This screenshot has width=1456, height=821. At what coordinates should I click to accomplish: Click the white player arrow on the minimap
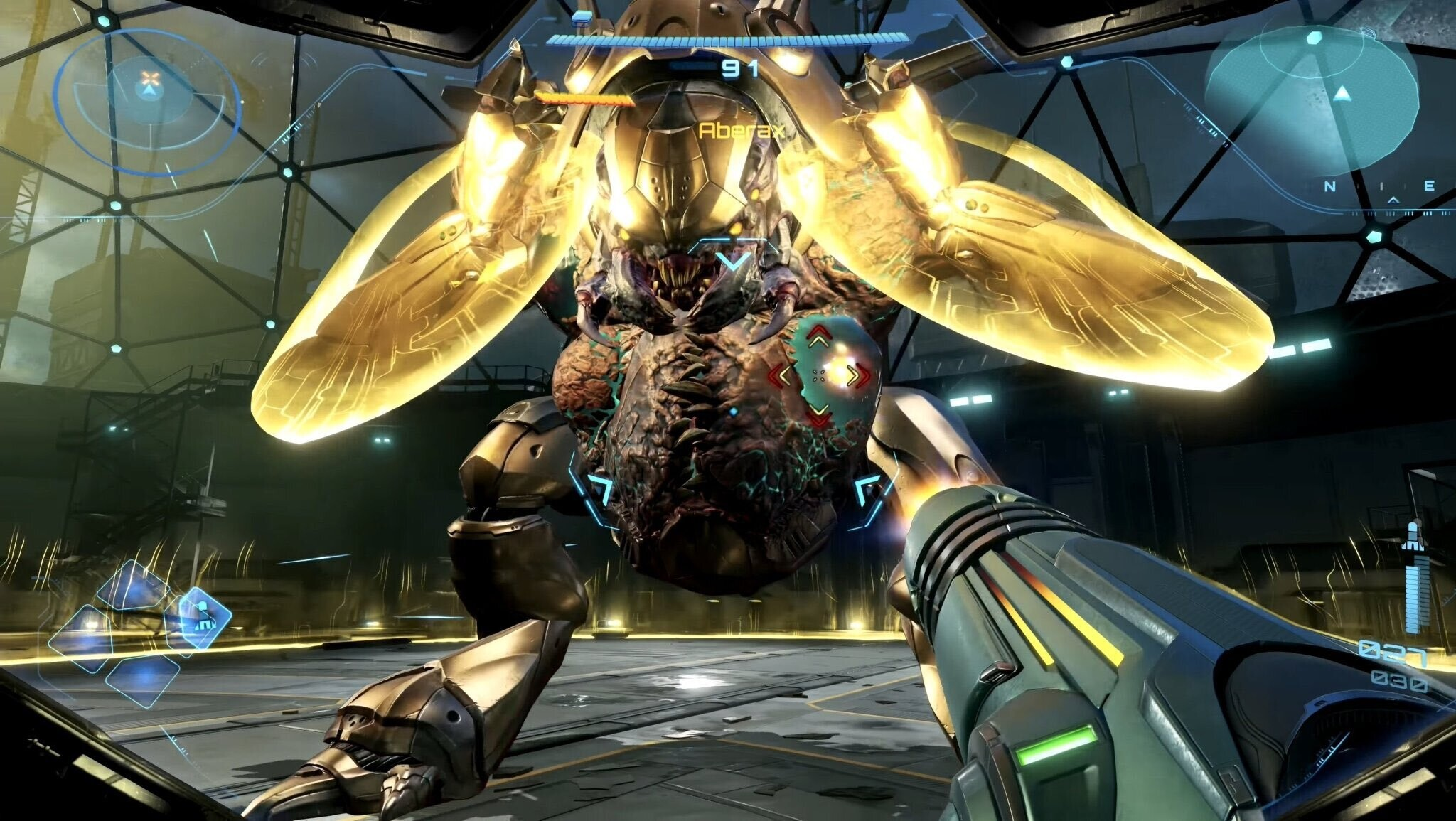(1342, 93)
